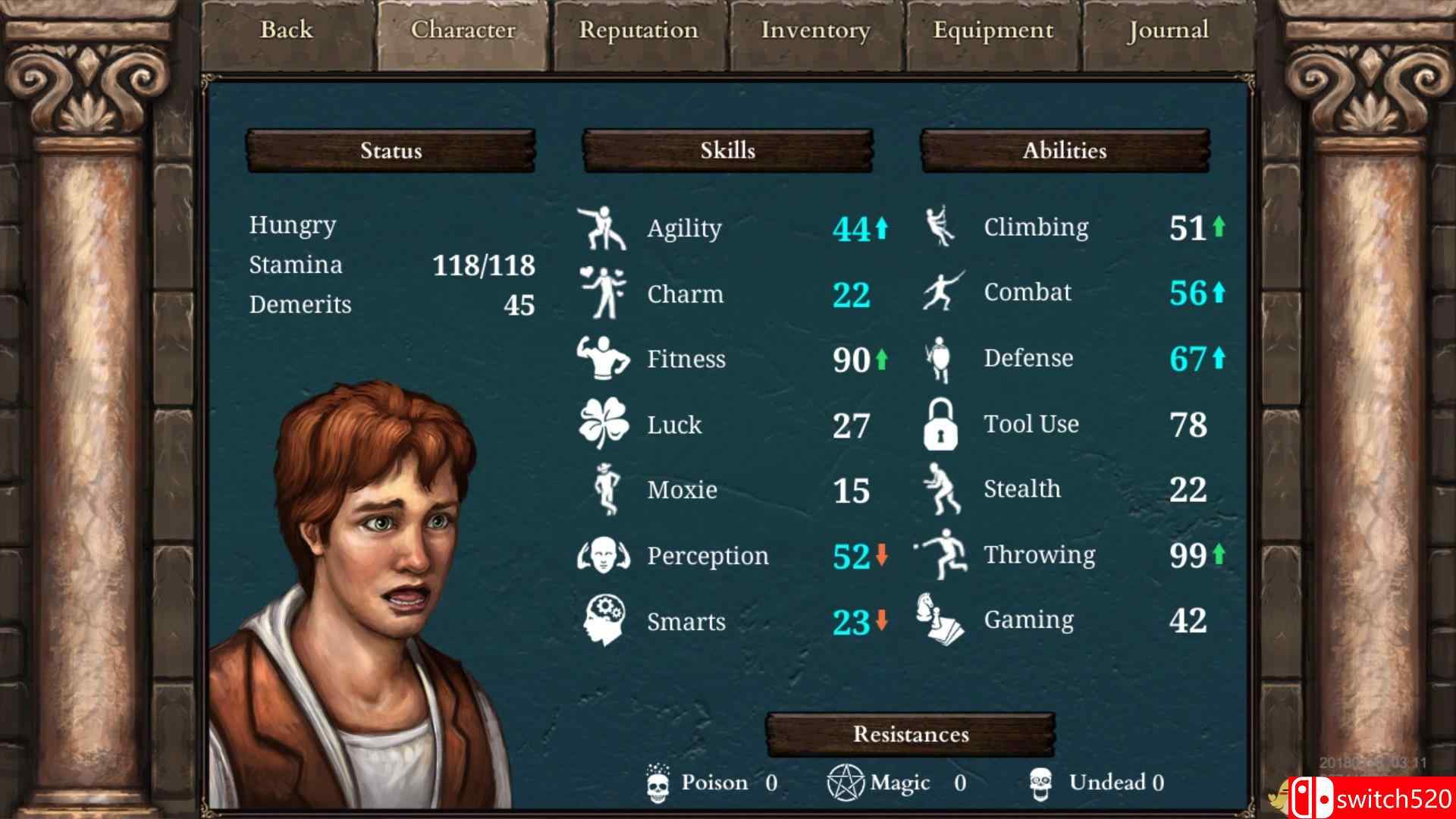This screenshot has height=819, width=1456.
Task: Select the Smarts gear-head icon
Action: 604,620
